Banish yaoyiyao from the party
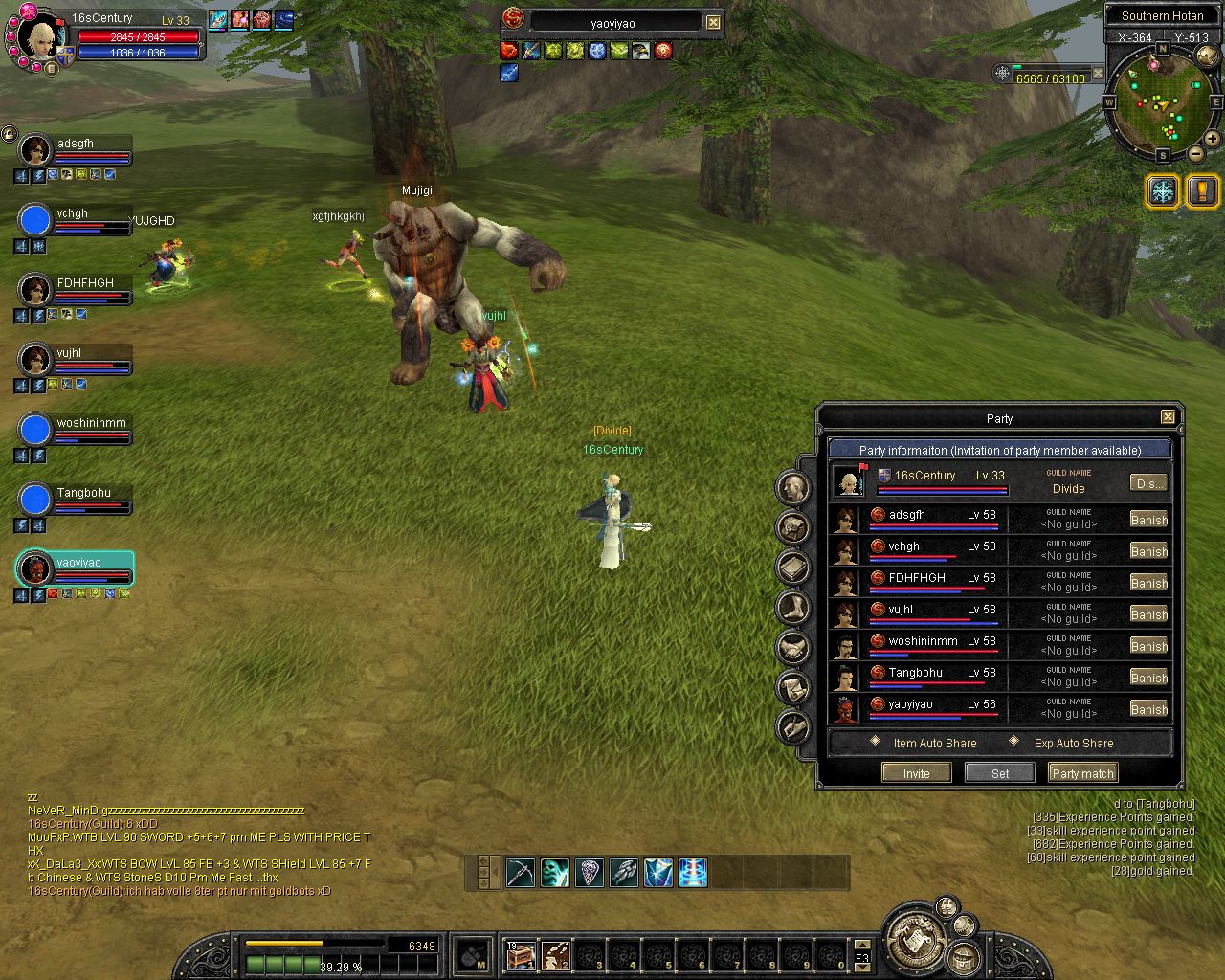This screenshot has height=980, width=1225. click(1148, 709)
